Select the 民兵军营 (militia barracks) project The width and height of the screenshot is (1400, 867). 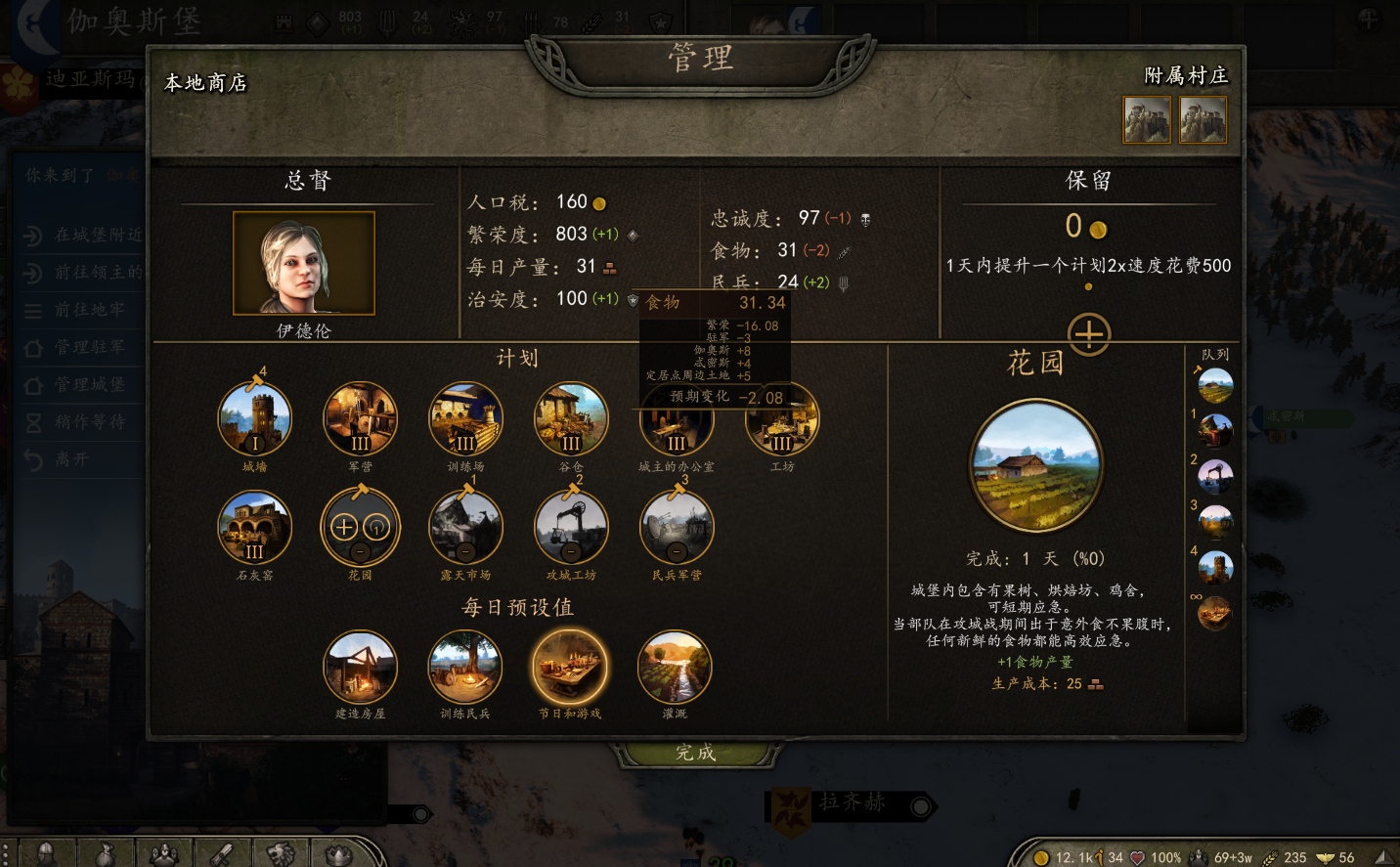[x=677, y=528]
